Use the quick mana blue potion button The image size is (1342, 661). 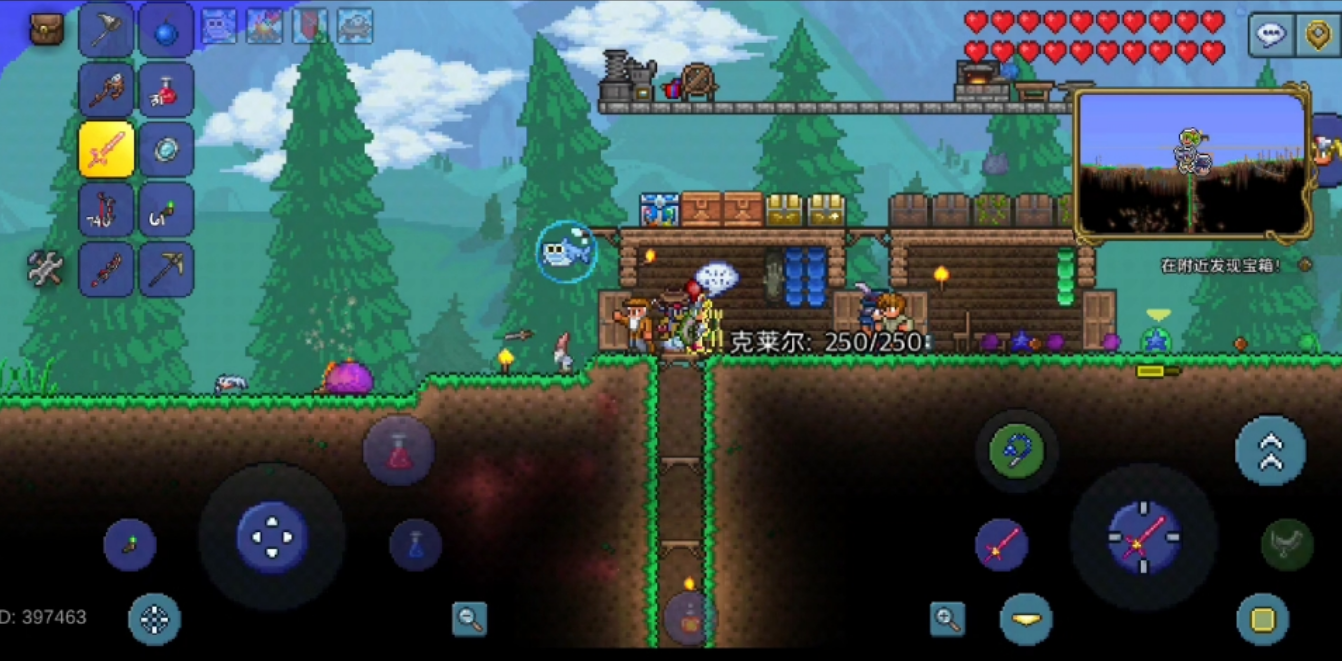(415, 545)
